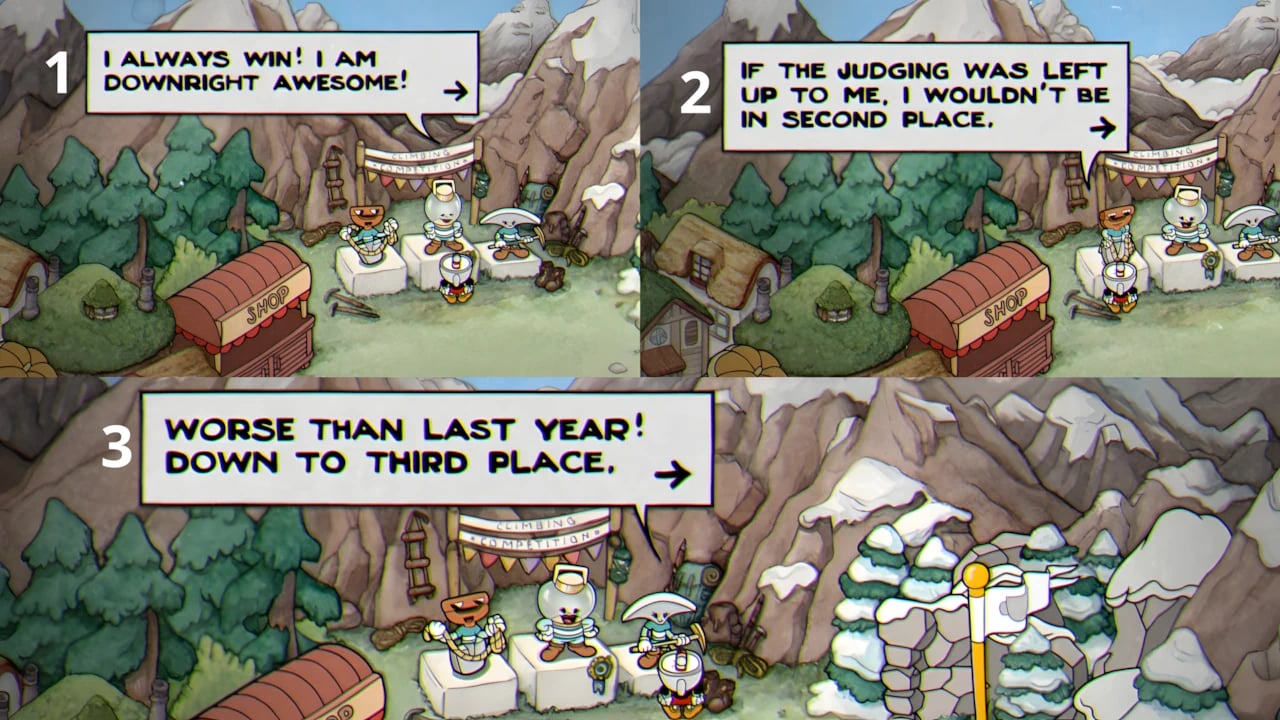Toggle the Climbing Competition banner
This screenshot has width=1280, height=720.
tap(534, 531)
